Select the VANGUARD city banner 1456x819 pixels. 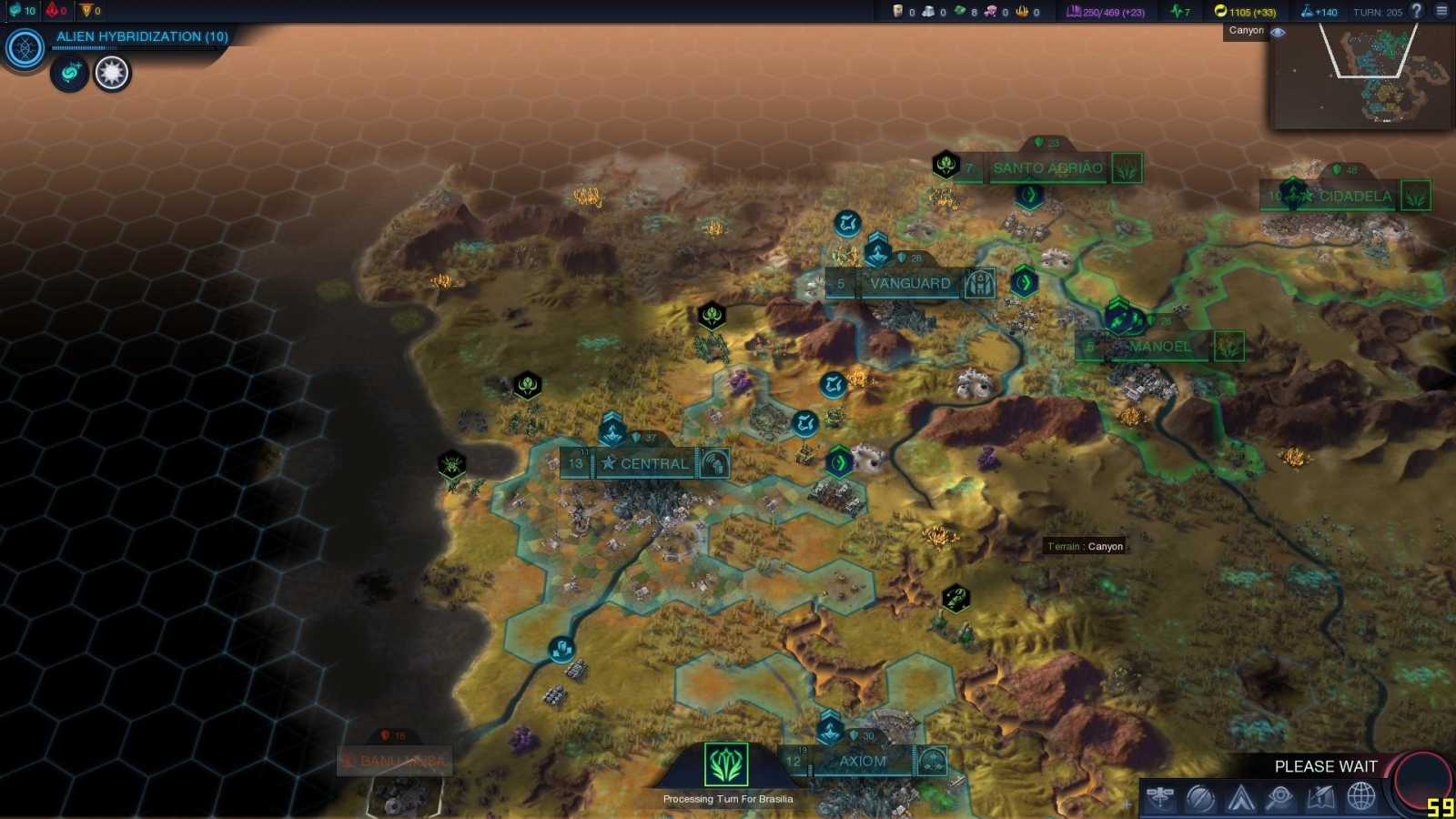point(909,283)
